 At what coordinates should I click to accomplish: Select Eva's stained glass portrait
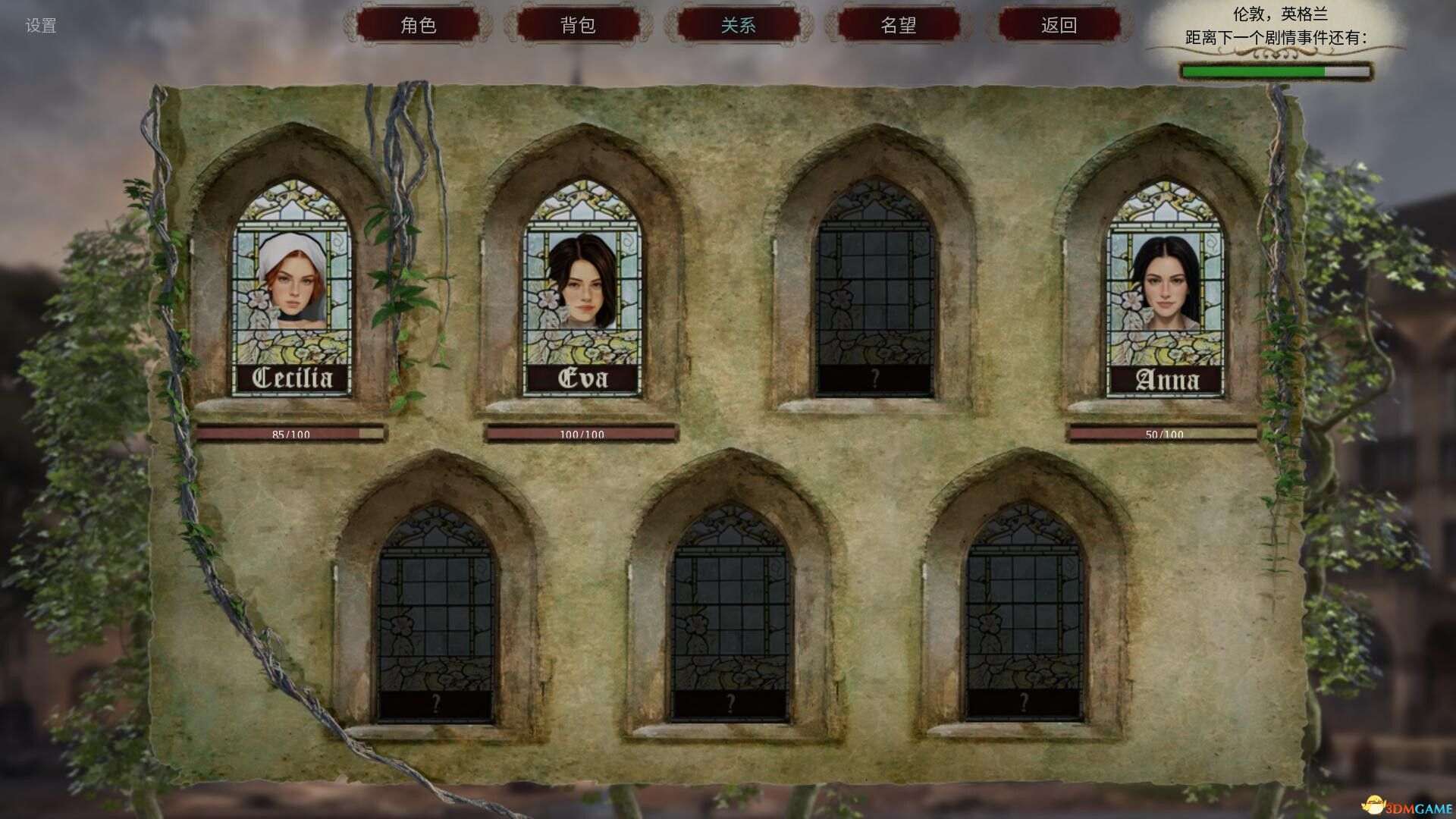[584, 288]
